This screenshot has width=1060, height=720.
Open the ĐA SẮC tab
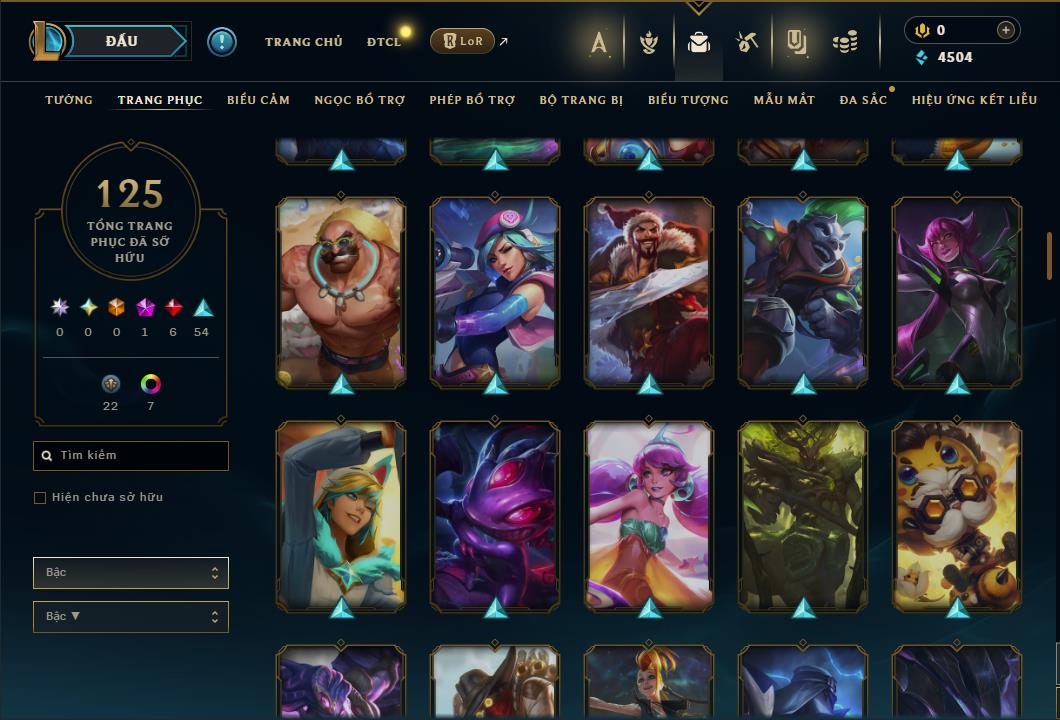click(863, 100)
